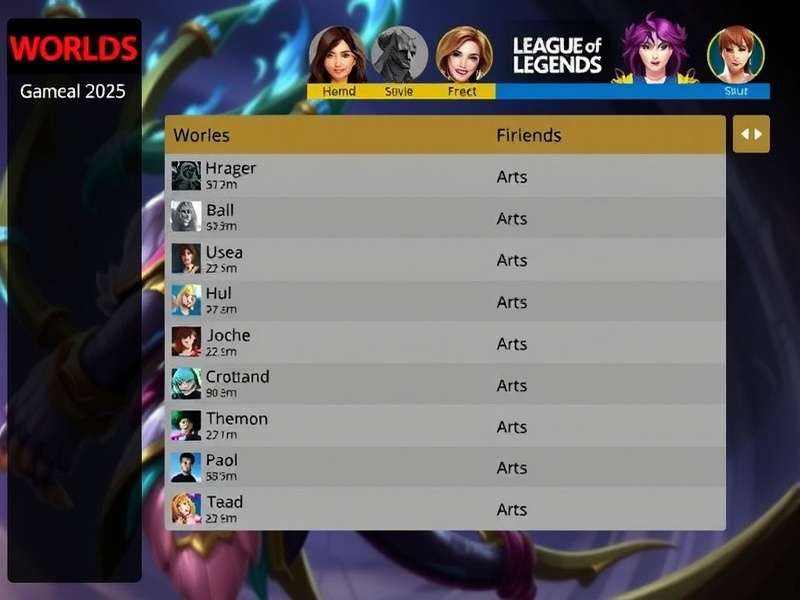Viewport: 800px width, 600px height.
Task: Choose the Taad list row
Action: pyautogui.click(x=445, y=509)
